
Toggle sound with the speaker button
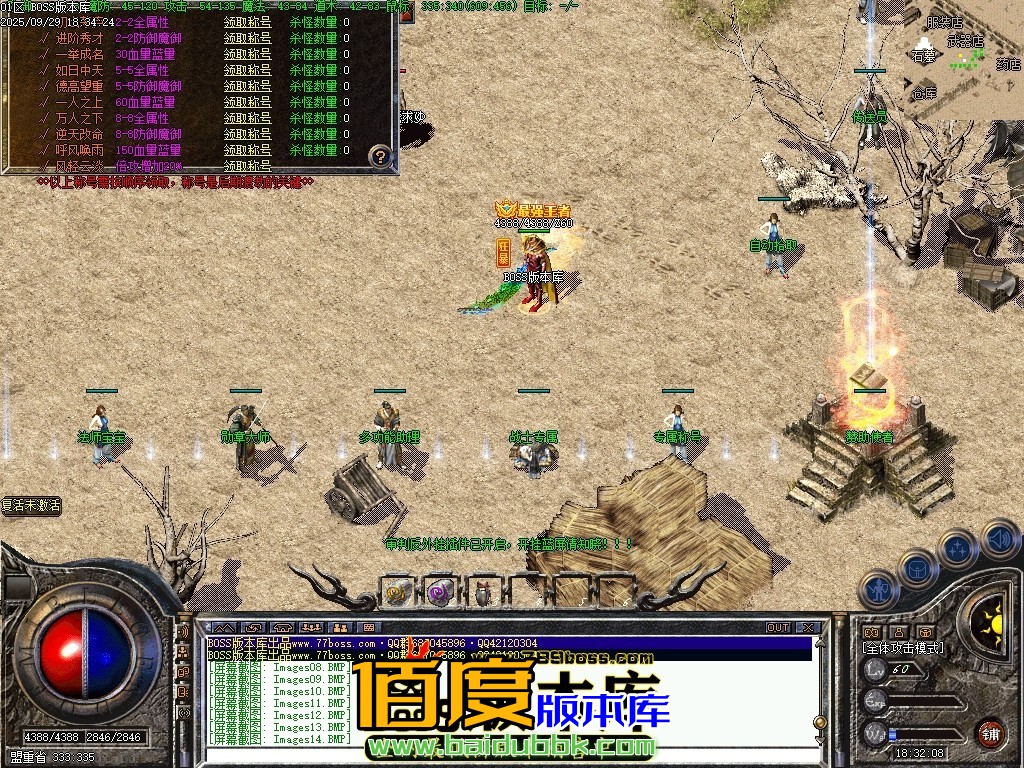(999, 539)
